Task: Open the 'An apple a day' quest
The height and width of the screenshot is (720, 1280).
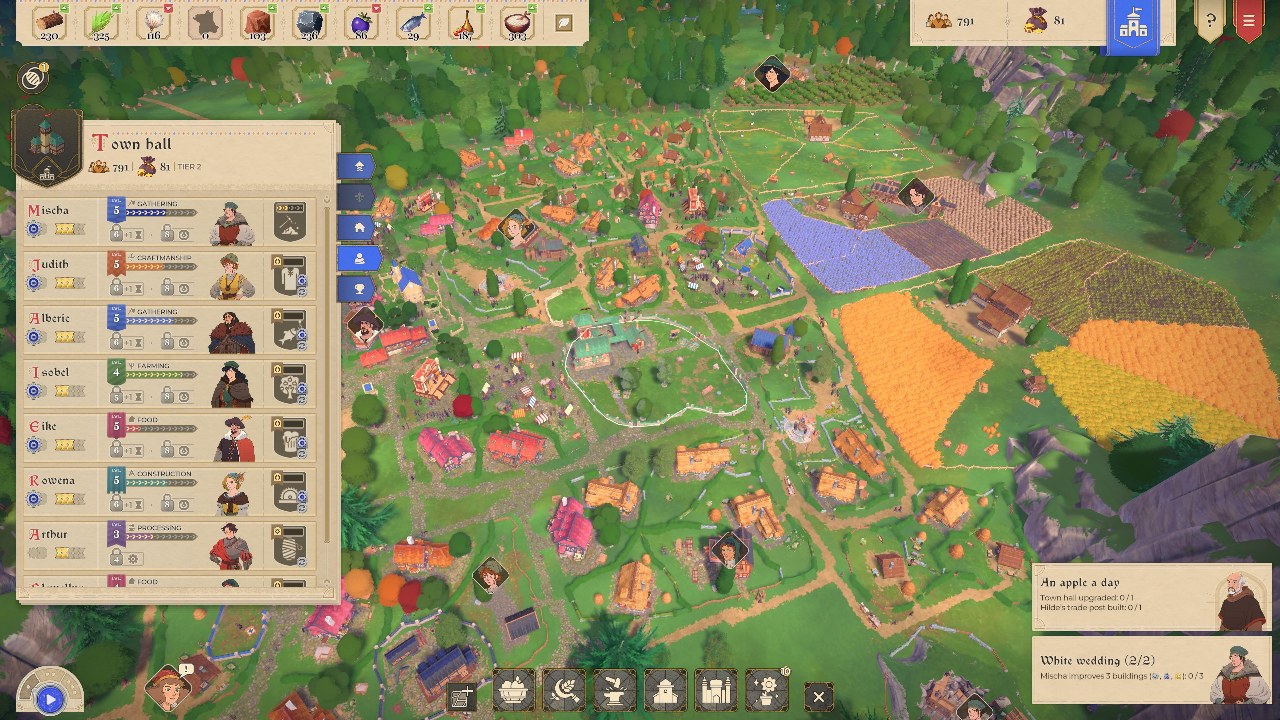Action: (x=1118, y=594)
